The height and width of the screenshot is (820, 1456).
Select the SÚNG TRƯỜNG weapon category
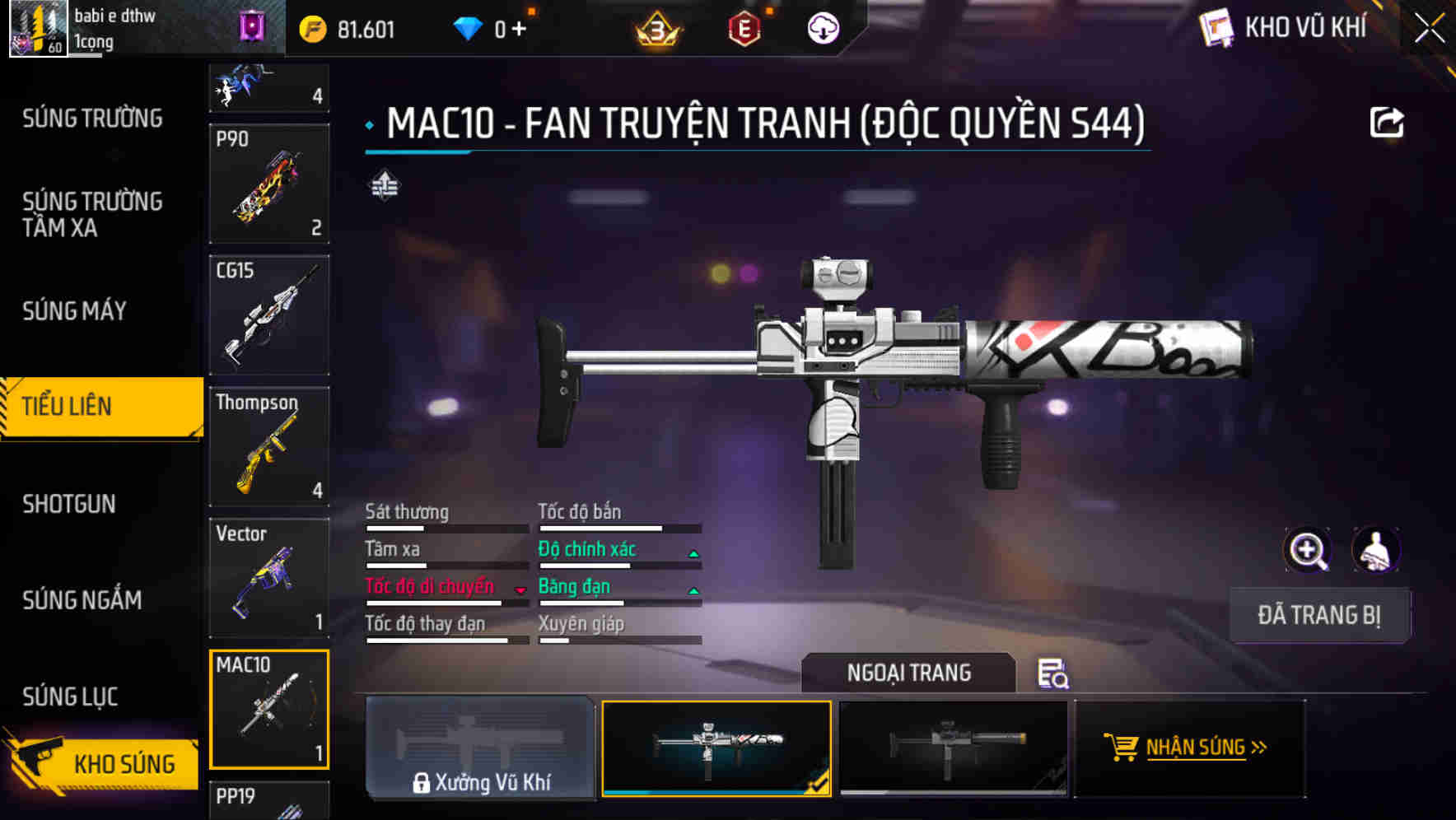click(92, 119)
